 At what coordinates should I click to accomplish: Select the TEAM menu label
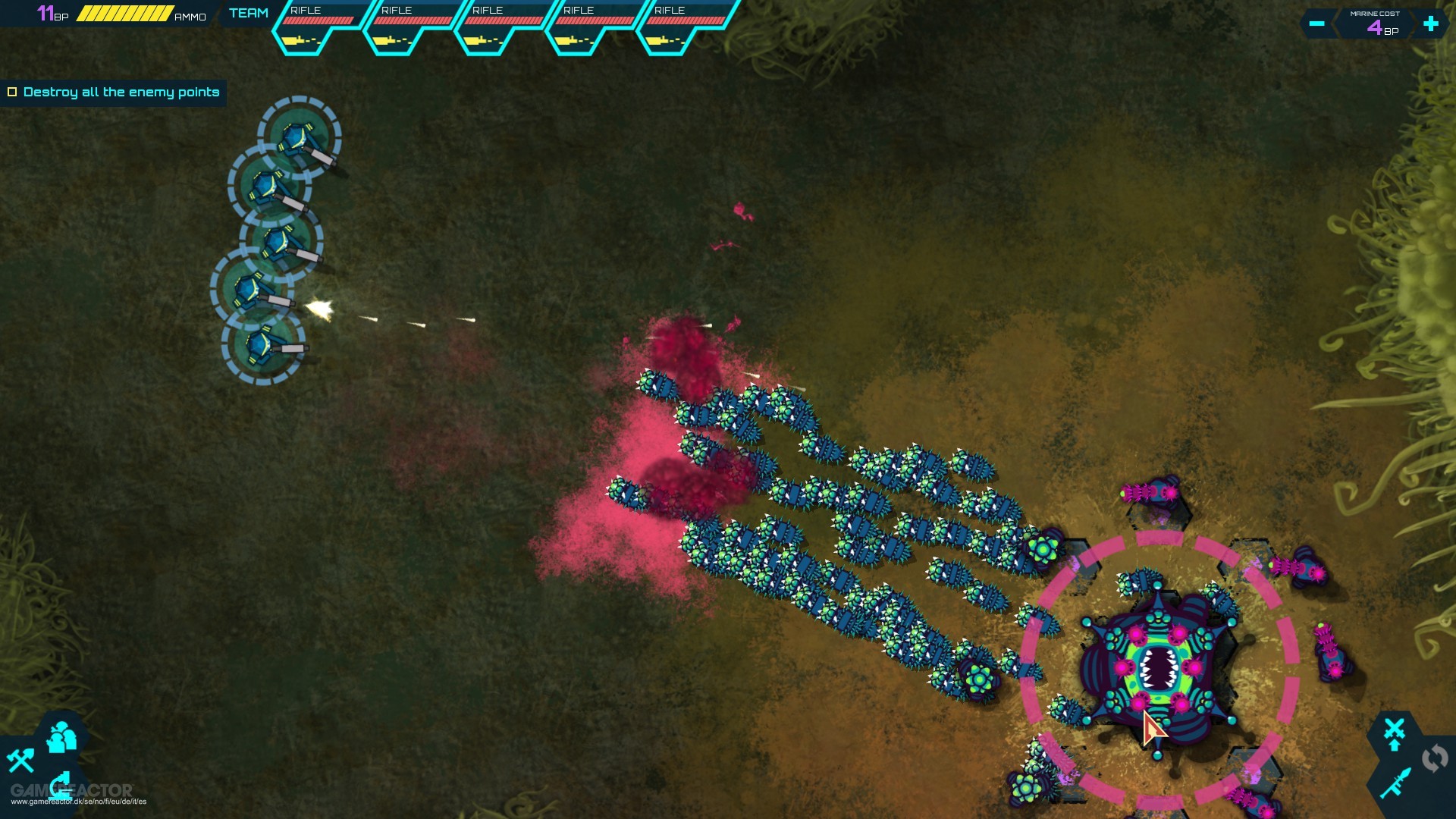point(248,12)
